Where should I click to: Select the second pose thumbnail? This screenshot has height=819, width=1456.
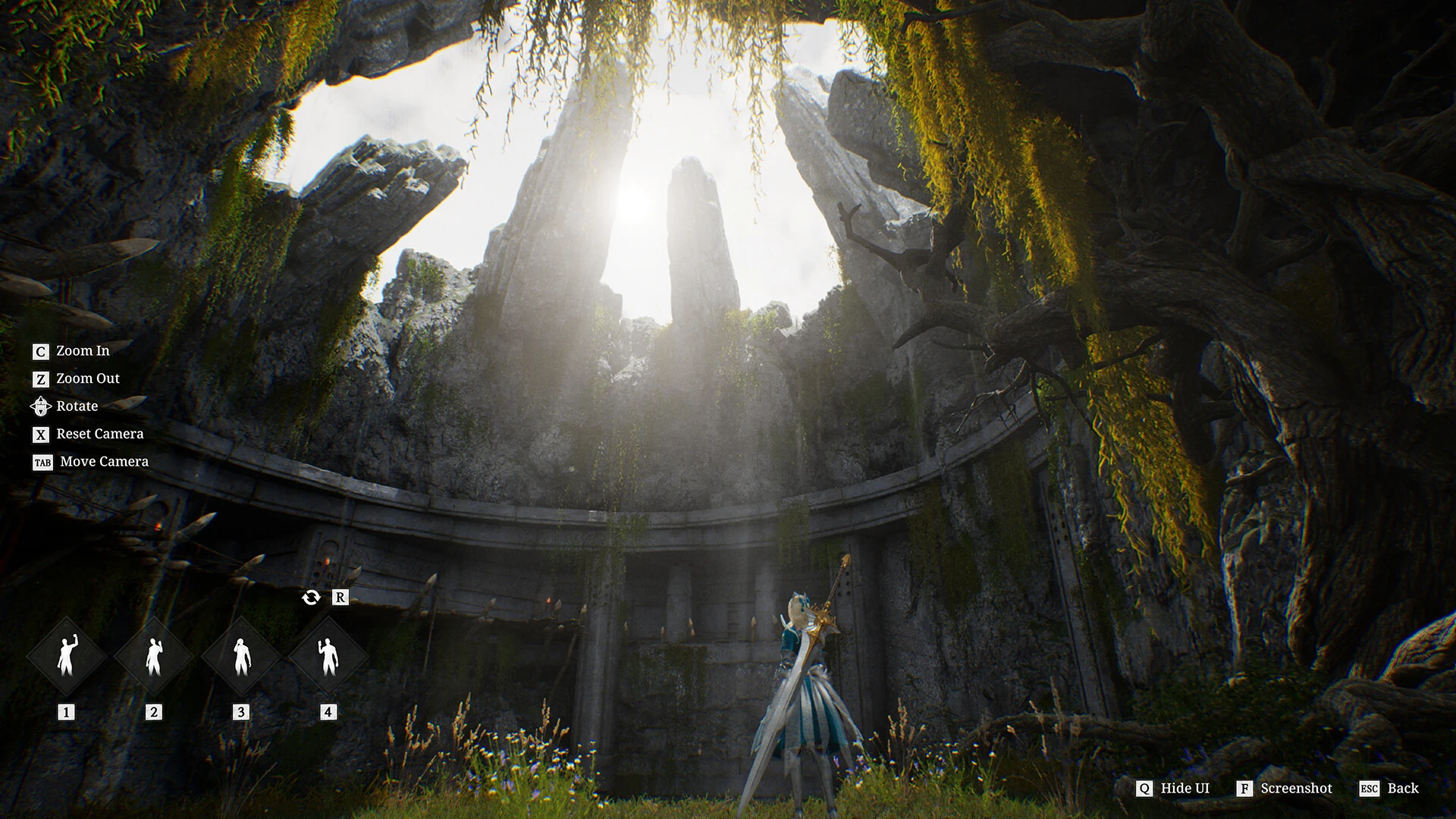pos(154,654)
